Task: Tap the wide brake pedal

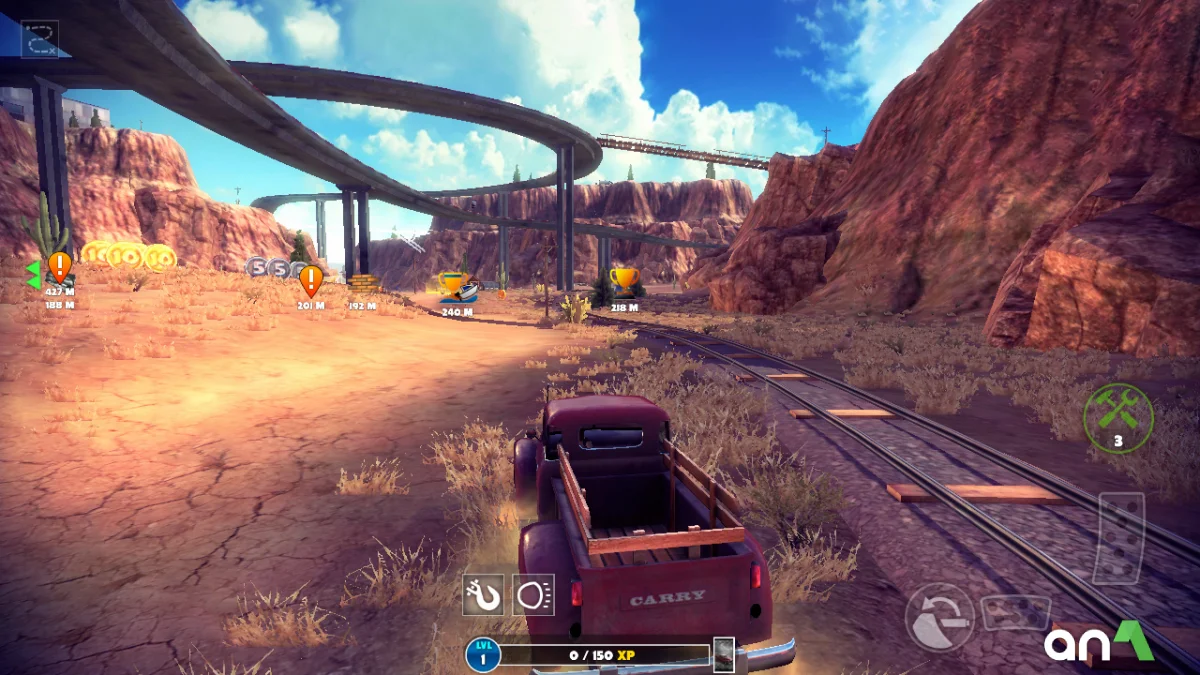Action: [x=1015, y=612]
